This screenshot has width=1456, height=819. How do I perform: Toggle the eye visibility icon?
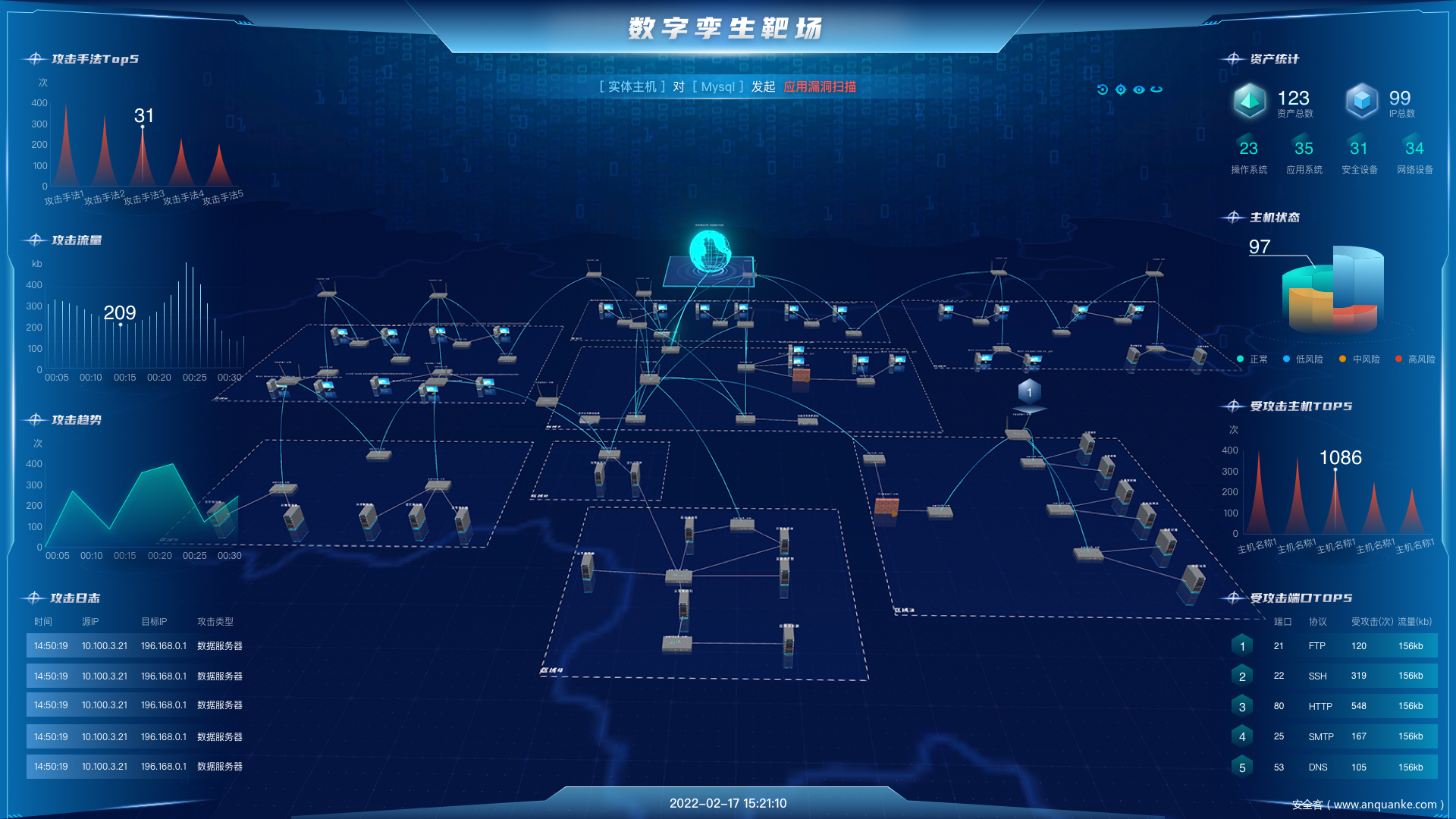(1139, 89)
